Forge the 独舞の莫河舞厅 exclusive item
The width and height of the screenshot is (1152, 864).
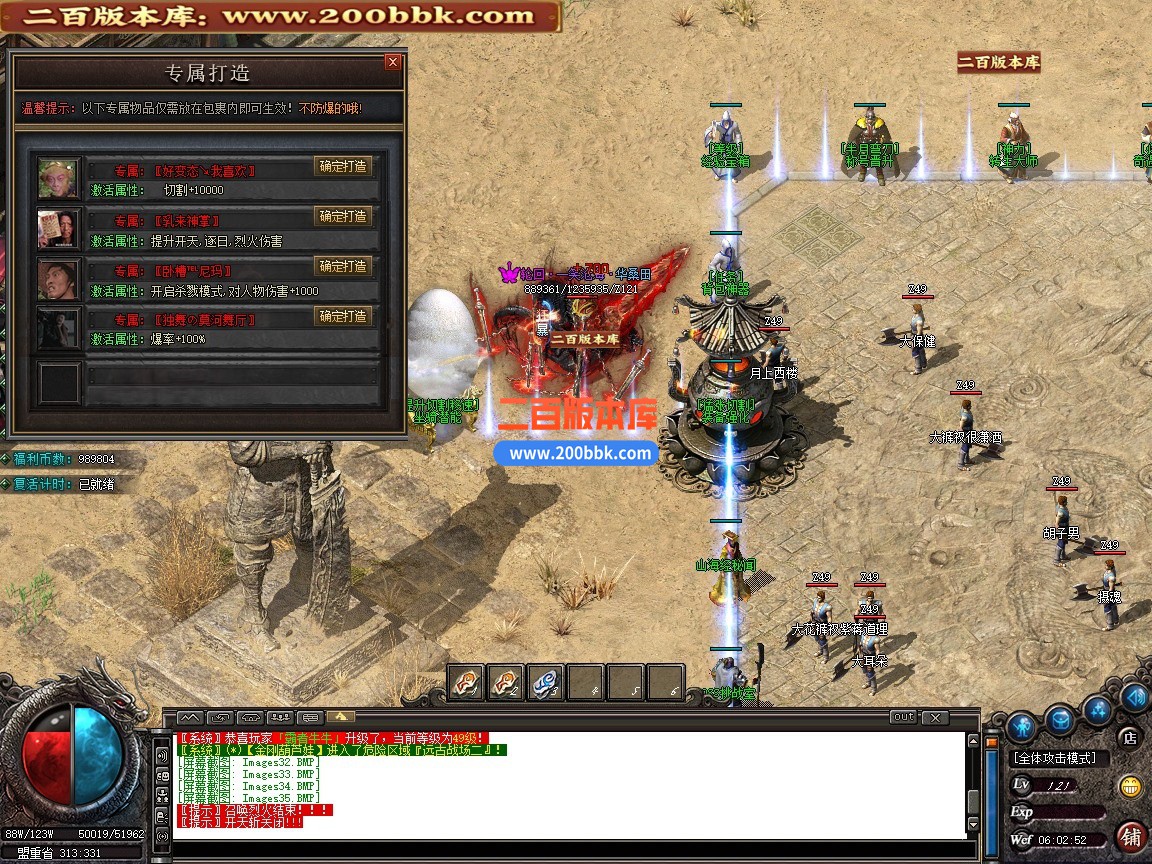click(342, 316)
